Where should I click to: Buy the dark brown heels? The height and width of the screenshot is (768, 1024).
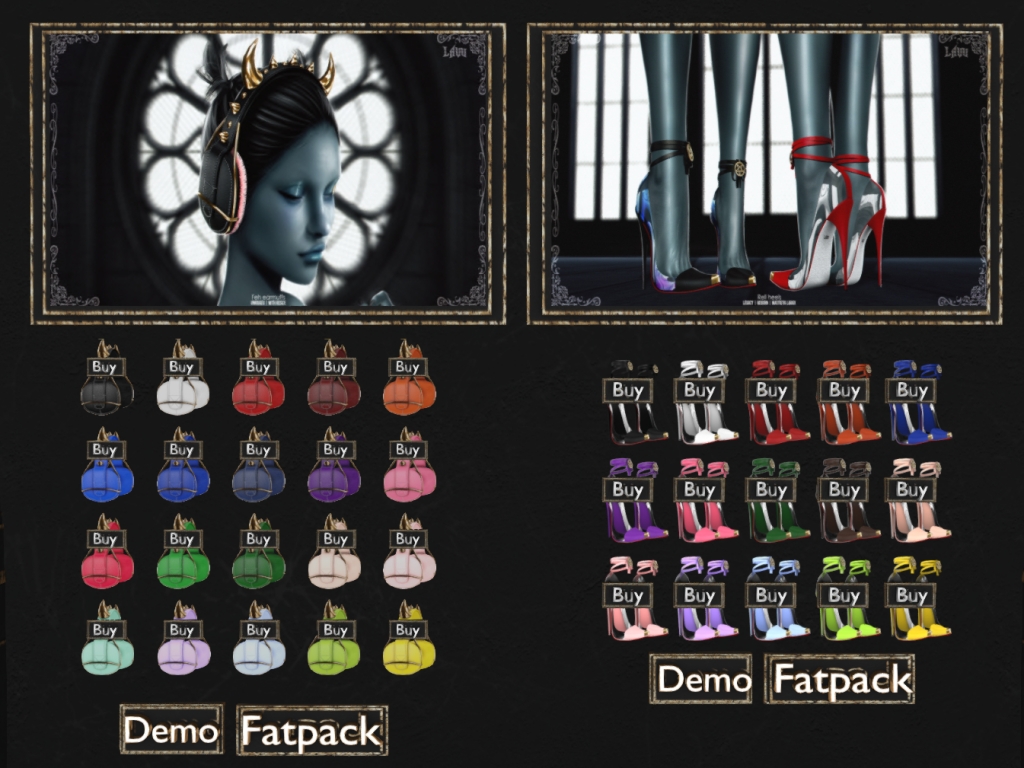click(x=843, y=490)
